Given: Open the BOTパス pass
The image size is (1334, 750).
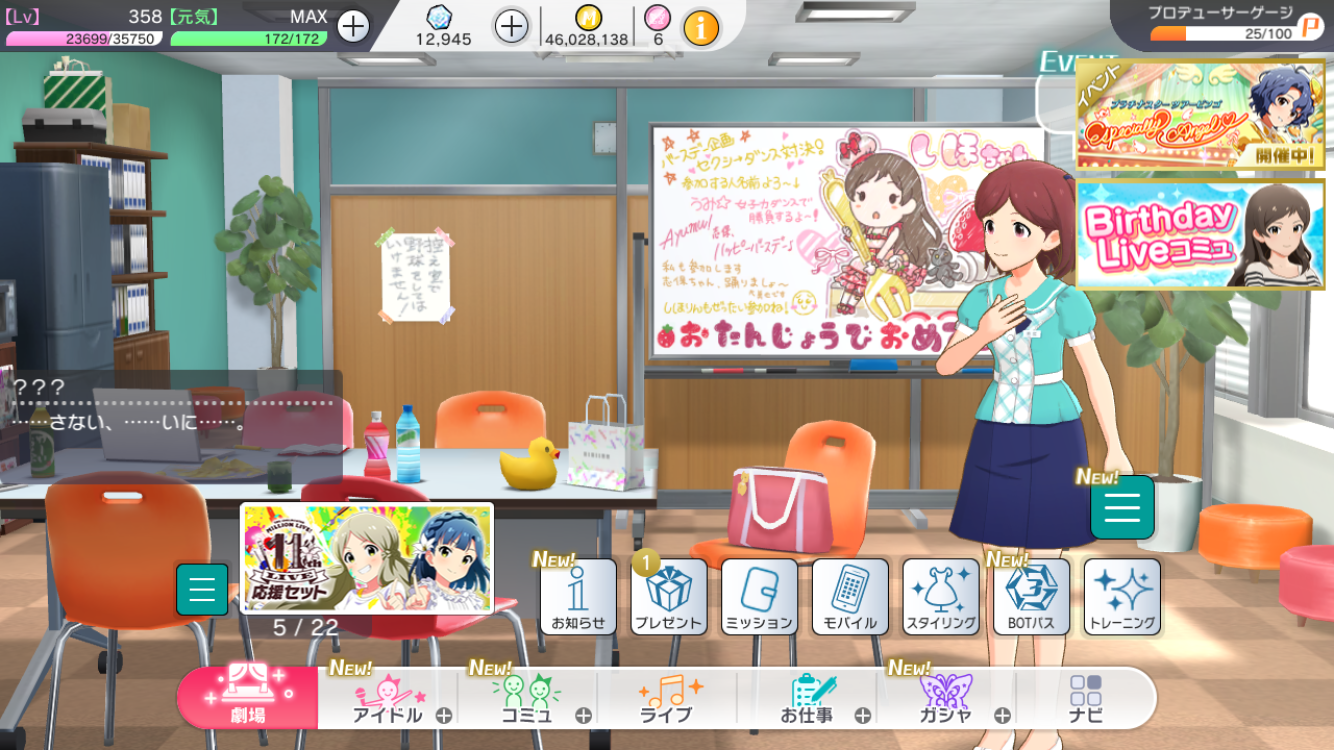Looking at the screenshot, I should [x=1031, y=597].
